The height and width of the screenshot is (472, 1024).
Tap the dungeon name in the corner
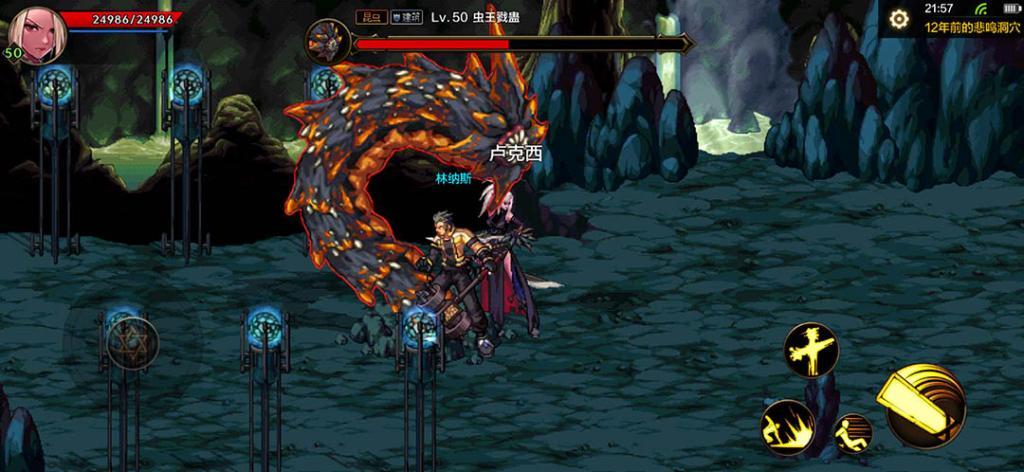pyautogui.click(x=968, y=30)
